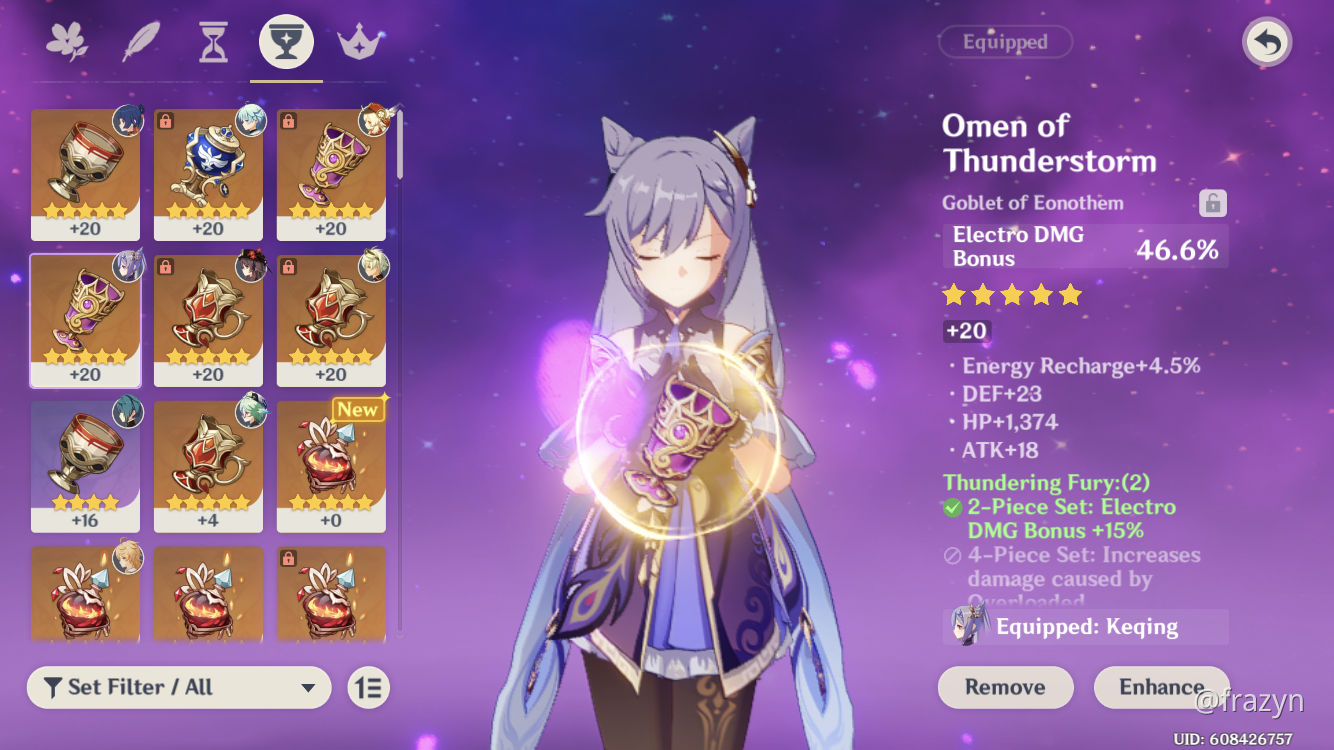This screenshot has height=750, width=1334.
Task: Toggle the lock on the blue vase goblet
Action: [166, 119]
